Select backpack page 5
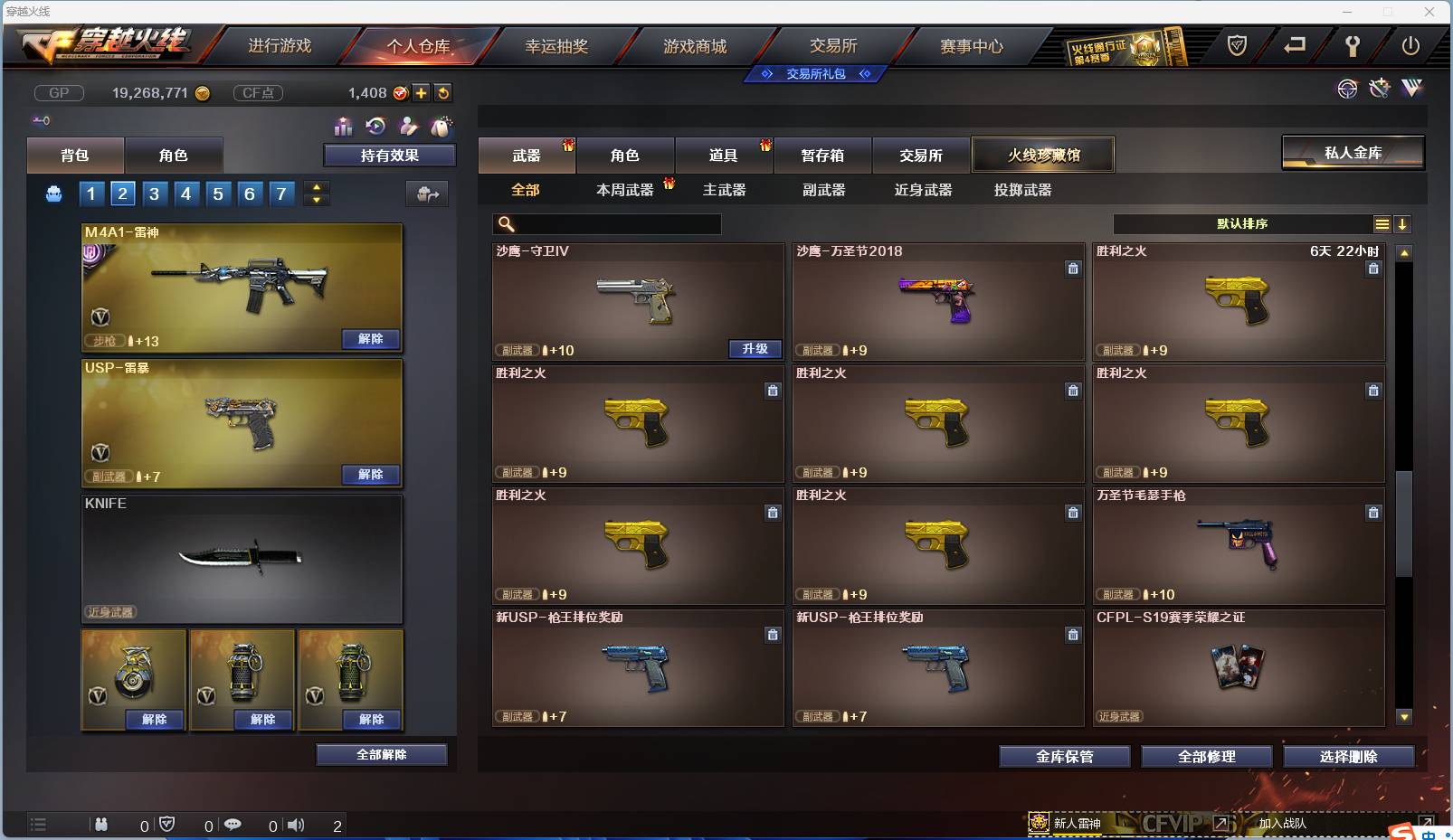The image size is (1453, 840). [x=217, y=193]
